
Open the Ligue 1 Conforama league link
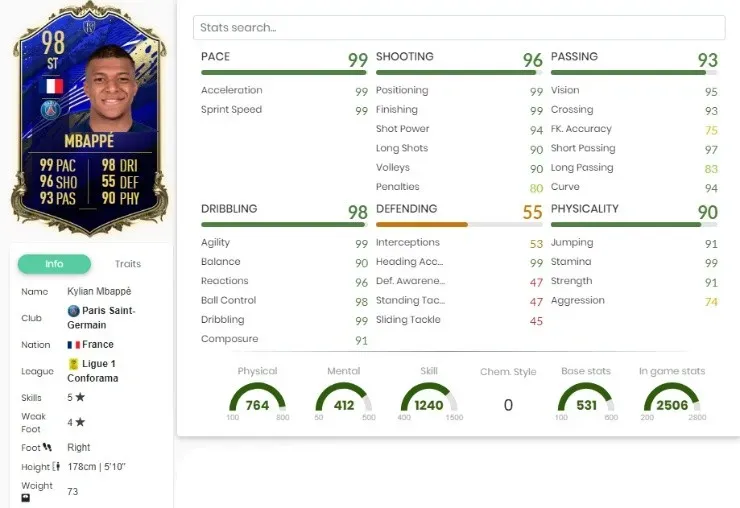(x=94, y=371)
